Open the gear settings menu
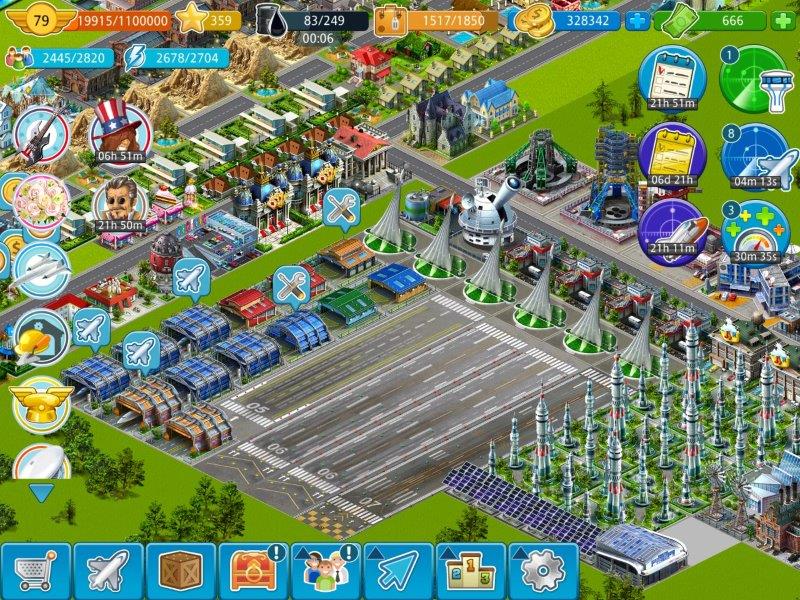The image size is (800, 600). 543,571
